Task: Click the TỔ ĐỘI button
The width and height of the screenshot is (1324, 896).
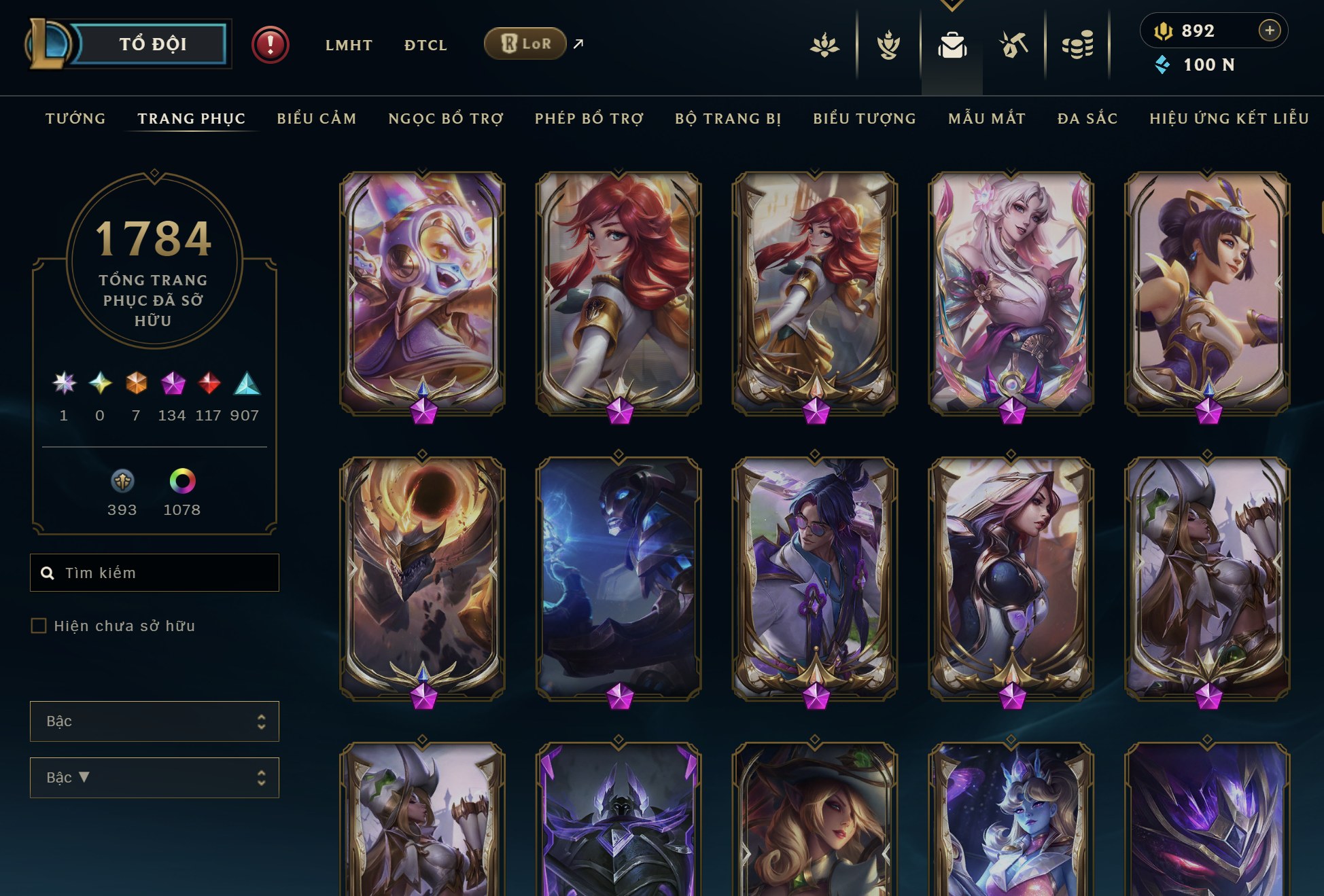Action: (x=151, y=43)
